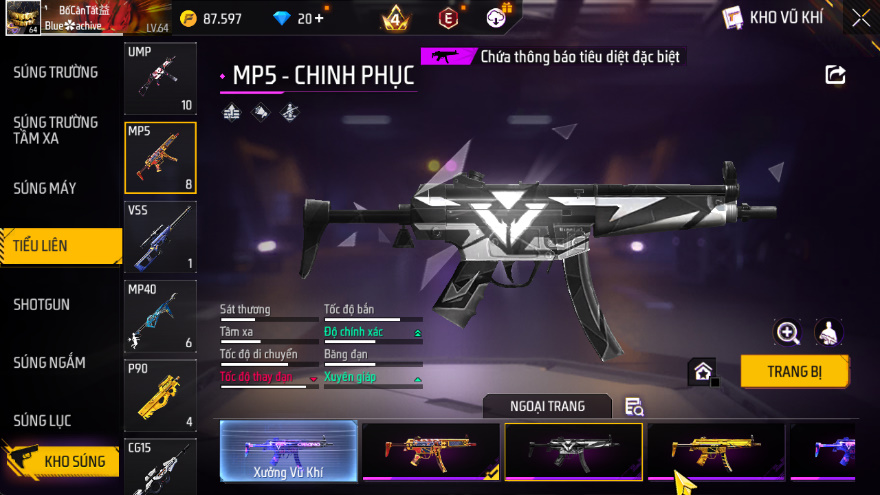The height and width of the screenshot is (495, 880).
Task: Switch to the Súng Ngắm category
Action: coord(50,362)
